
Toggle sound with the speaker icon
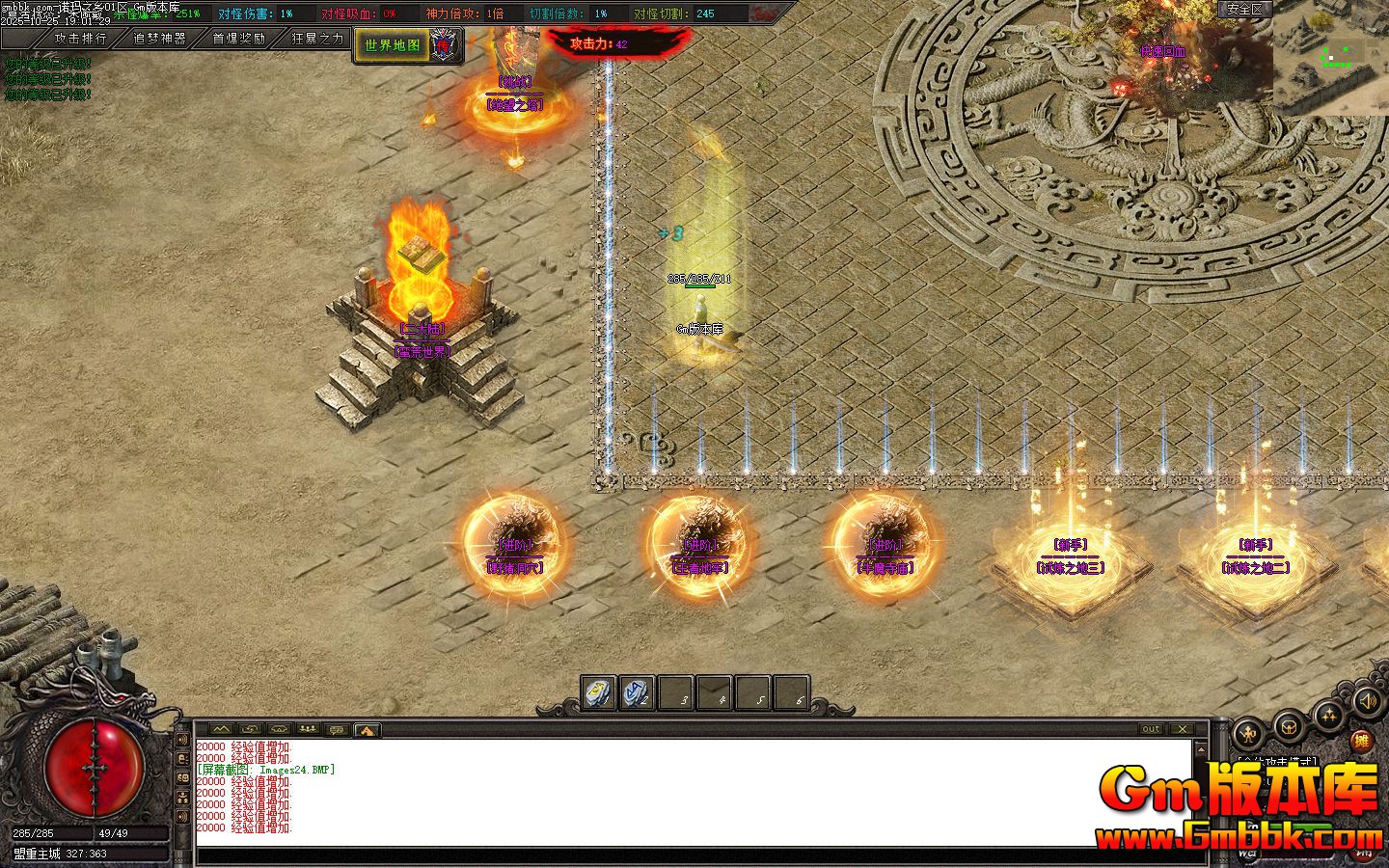(x=1366, y=701)
